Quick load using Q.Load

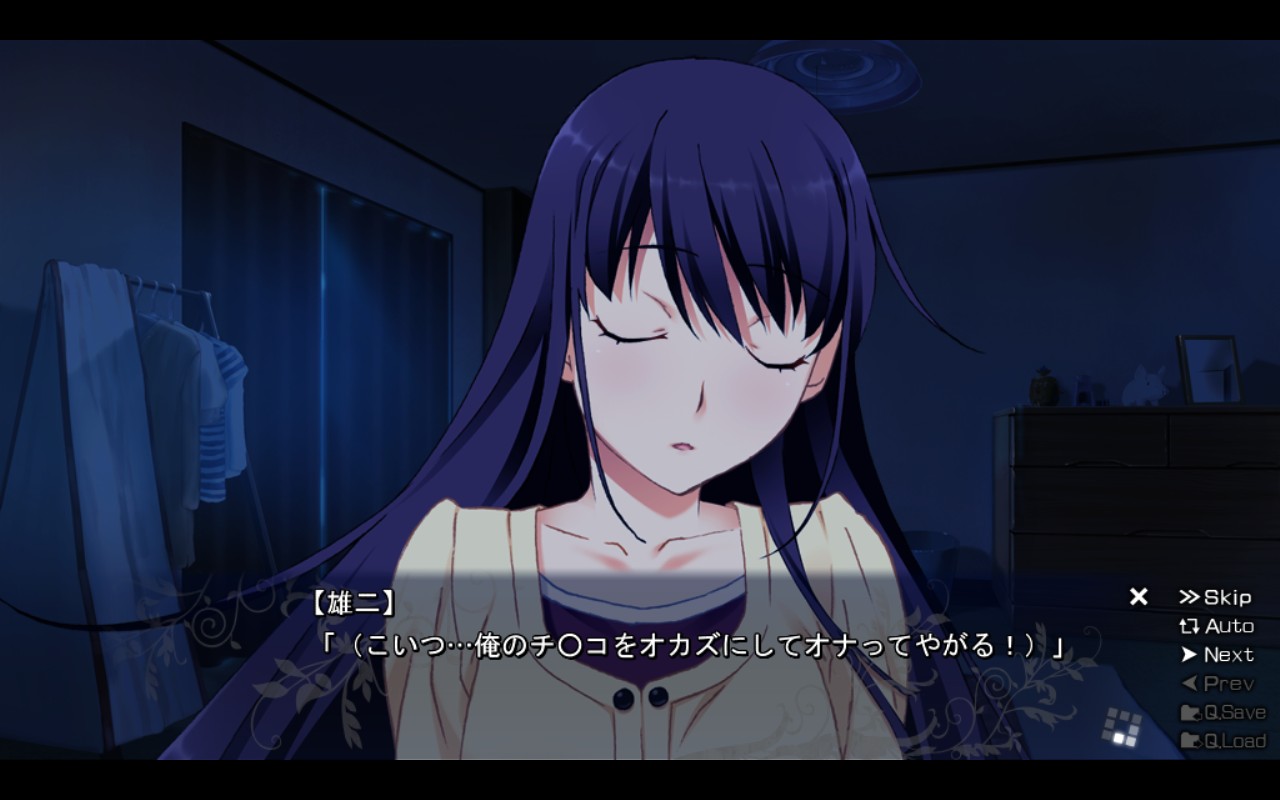[1222, 741]
